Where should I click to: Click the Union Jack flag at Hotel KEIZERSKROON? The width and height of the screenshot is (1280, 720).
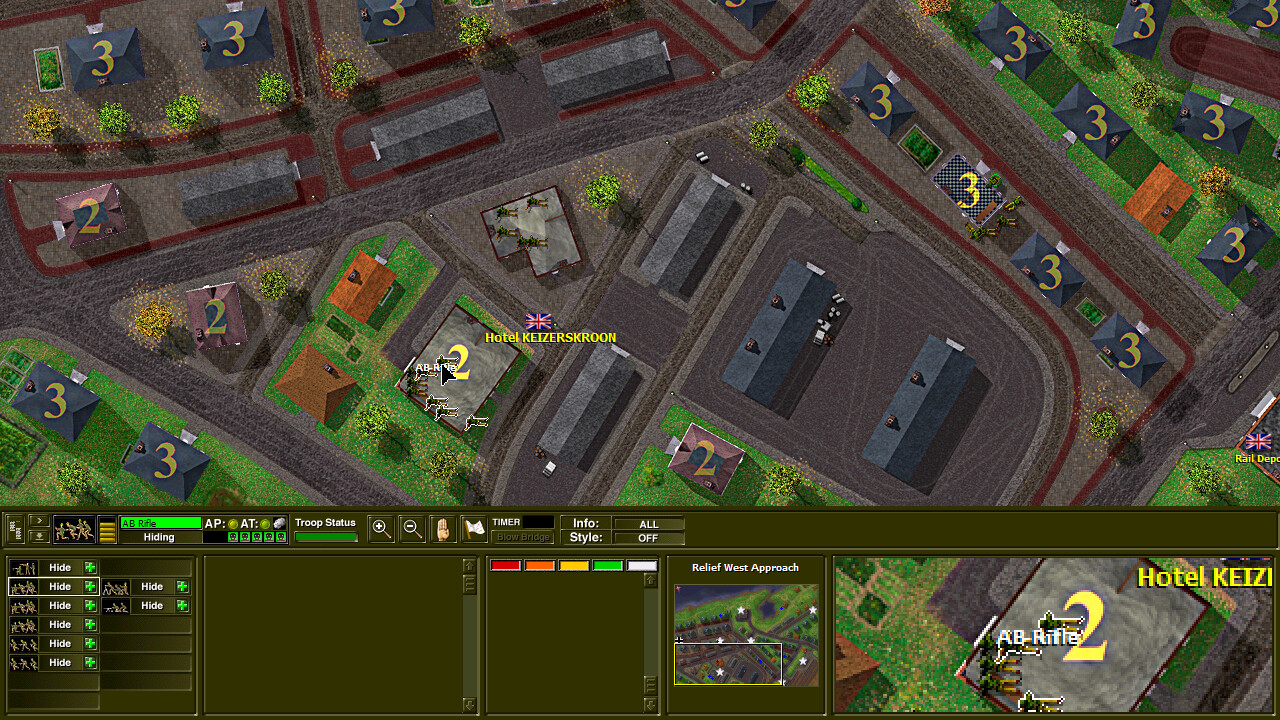(x=538, y=322)
